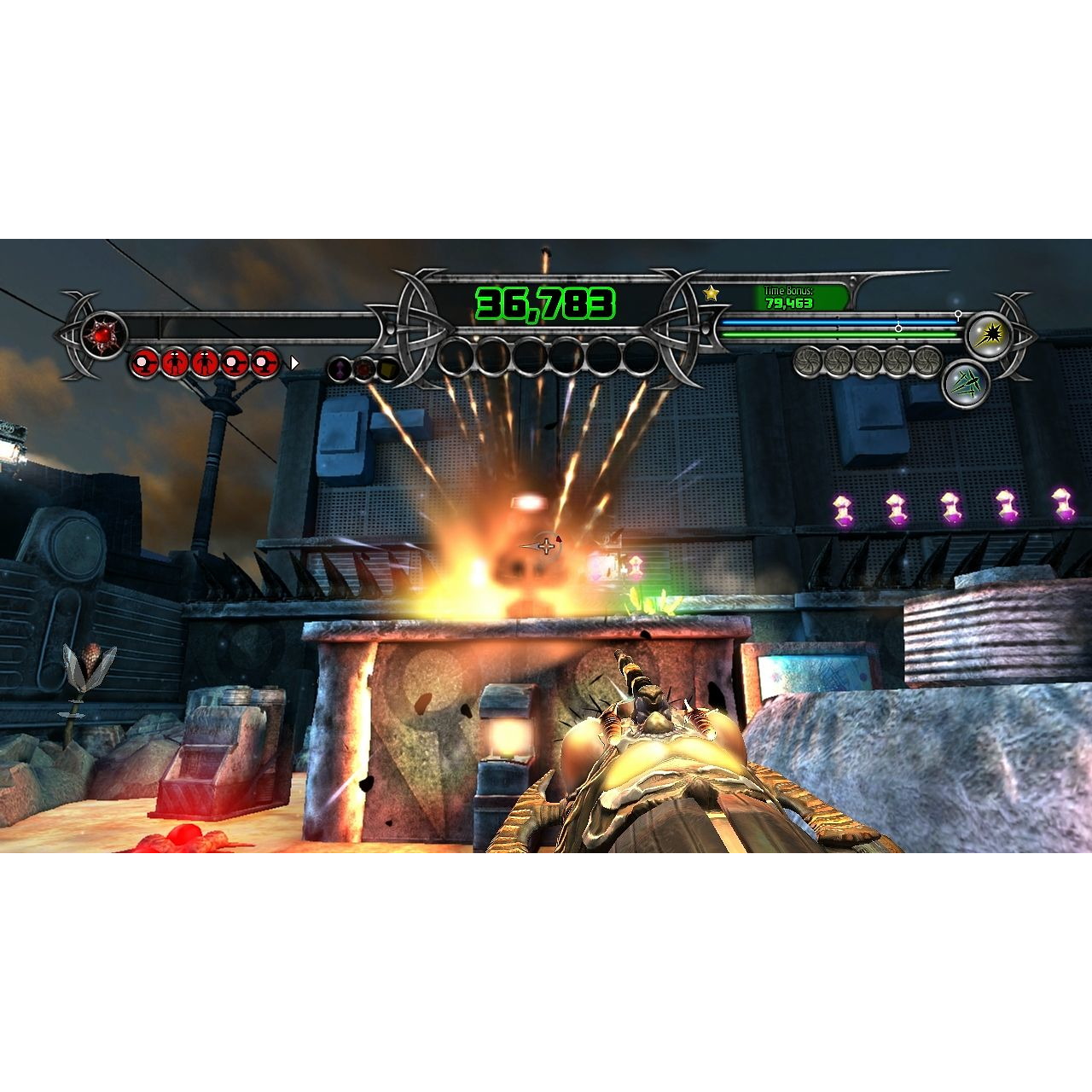Viewport: 1092px width, 1092px height.
Task: Select the first pinwheel medallion token
Action: 808,363
